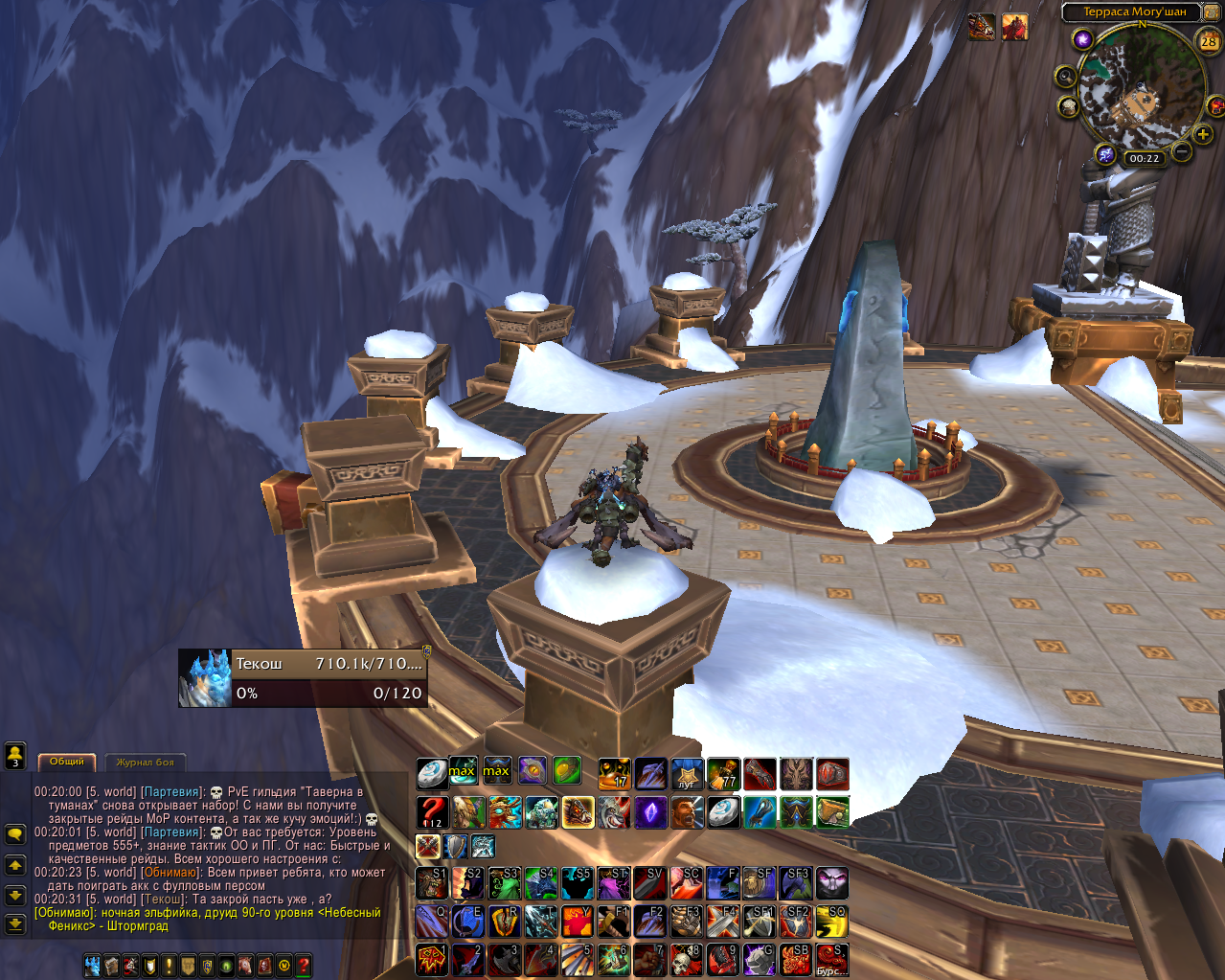This screenshot has height=980, width=1225.
Task: Zoom out on the minimap
Action: (1181, 151)
